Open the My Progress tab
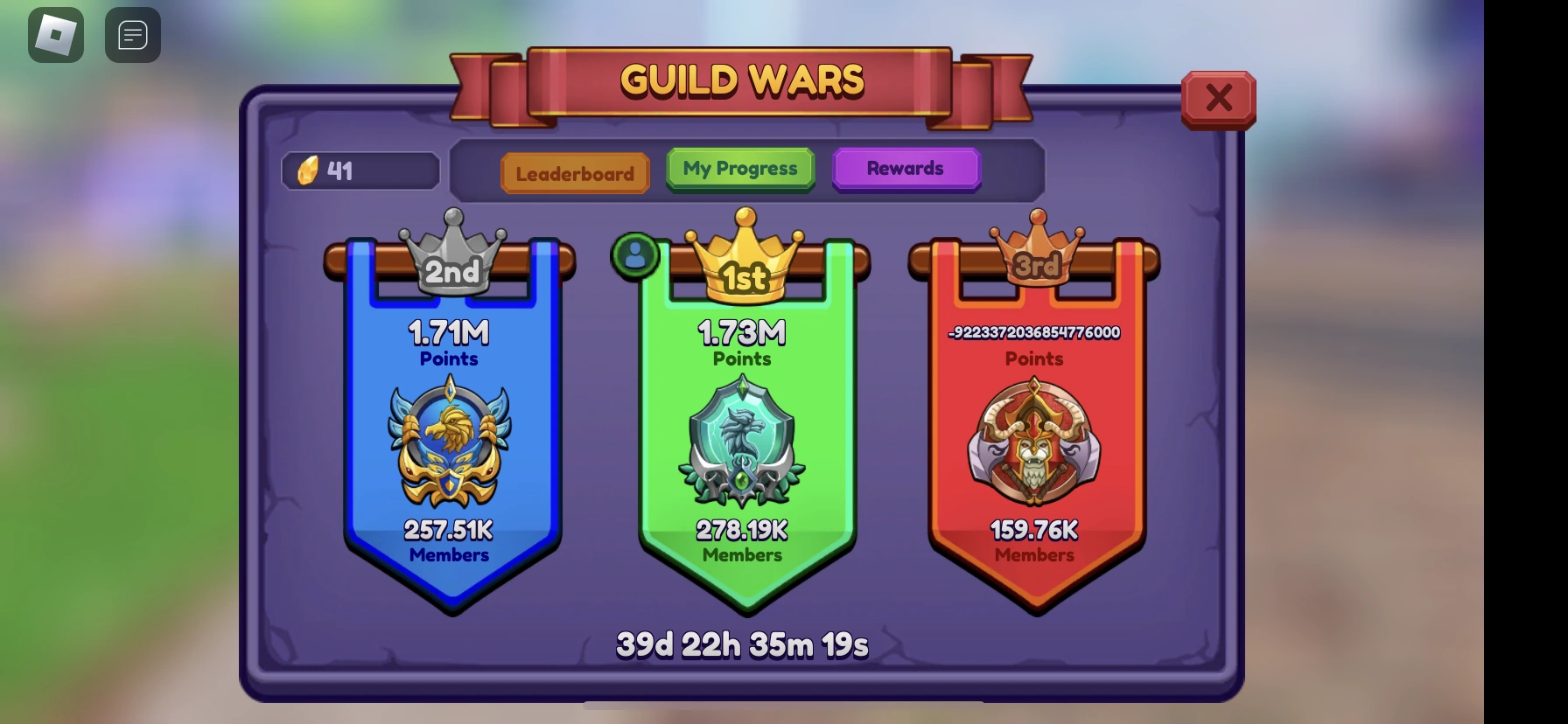 coord(740,168)
